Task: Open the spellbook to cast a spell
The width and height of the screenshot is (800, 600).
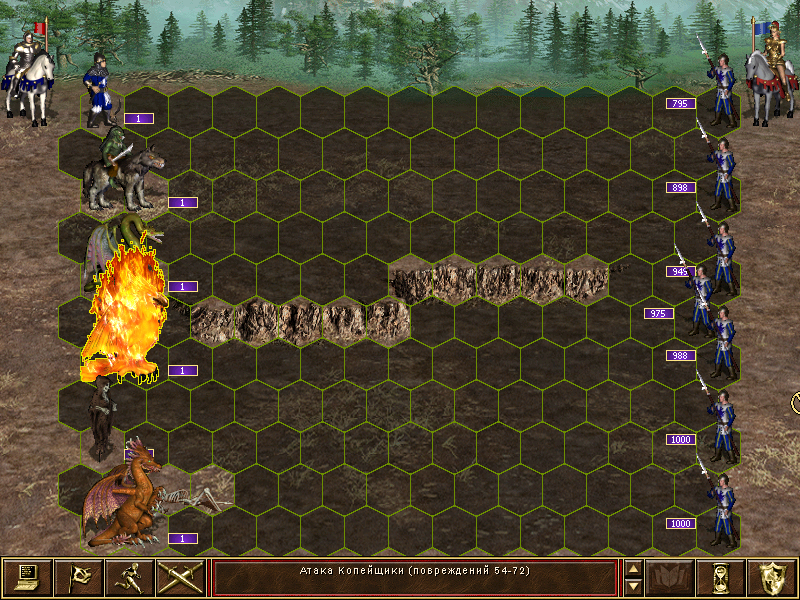Action: click(x=670, y=577)
